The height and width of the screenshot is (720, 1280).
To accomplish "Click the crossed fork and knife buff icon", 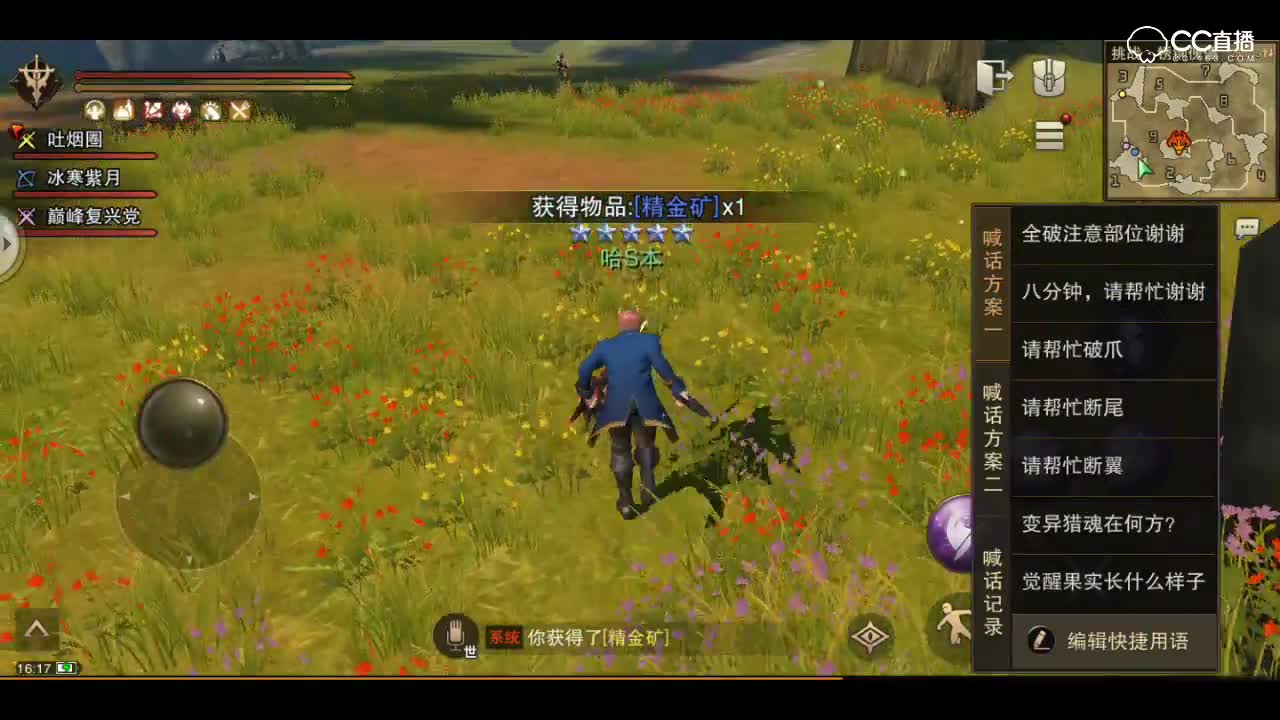I will (x=239, y=111).
